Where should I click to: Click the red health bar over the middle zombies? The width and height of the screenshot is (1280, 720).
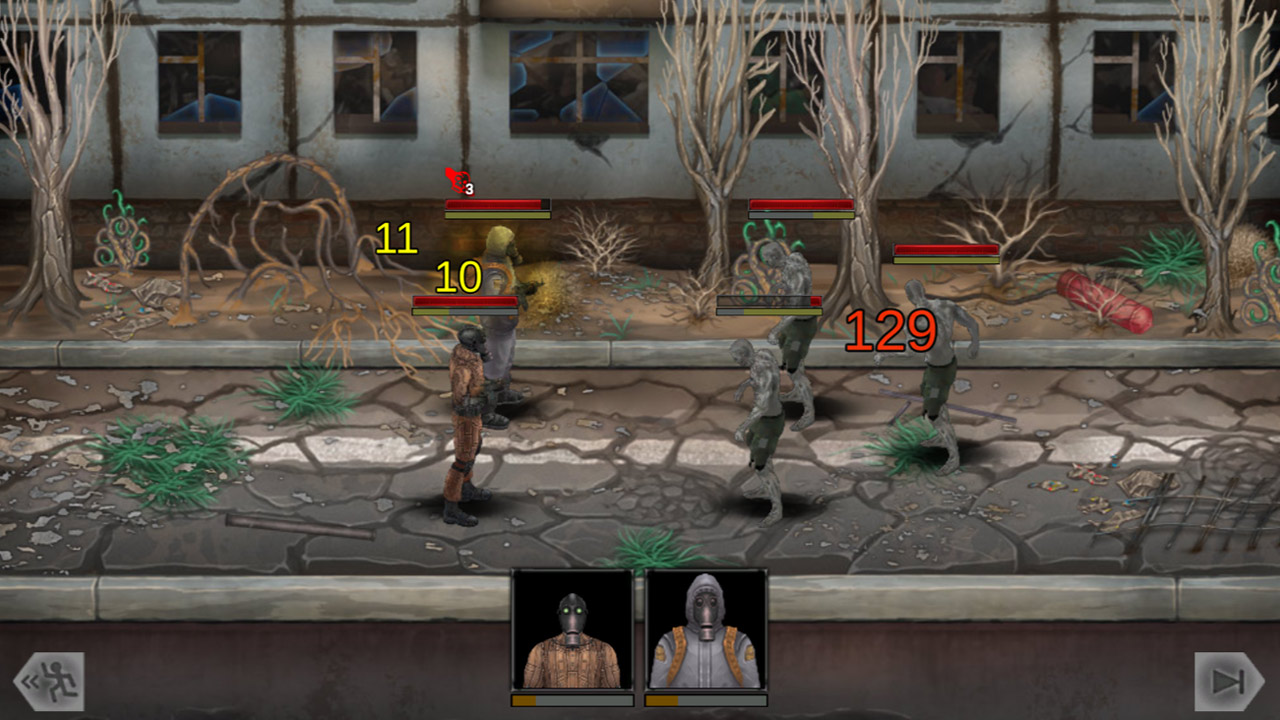pos(800,204)
